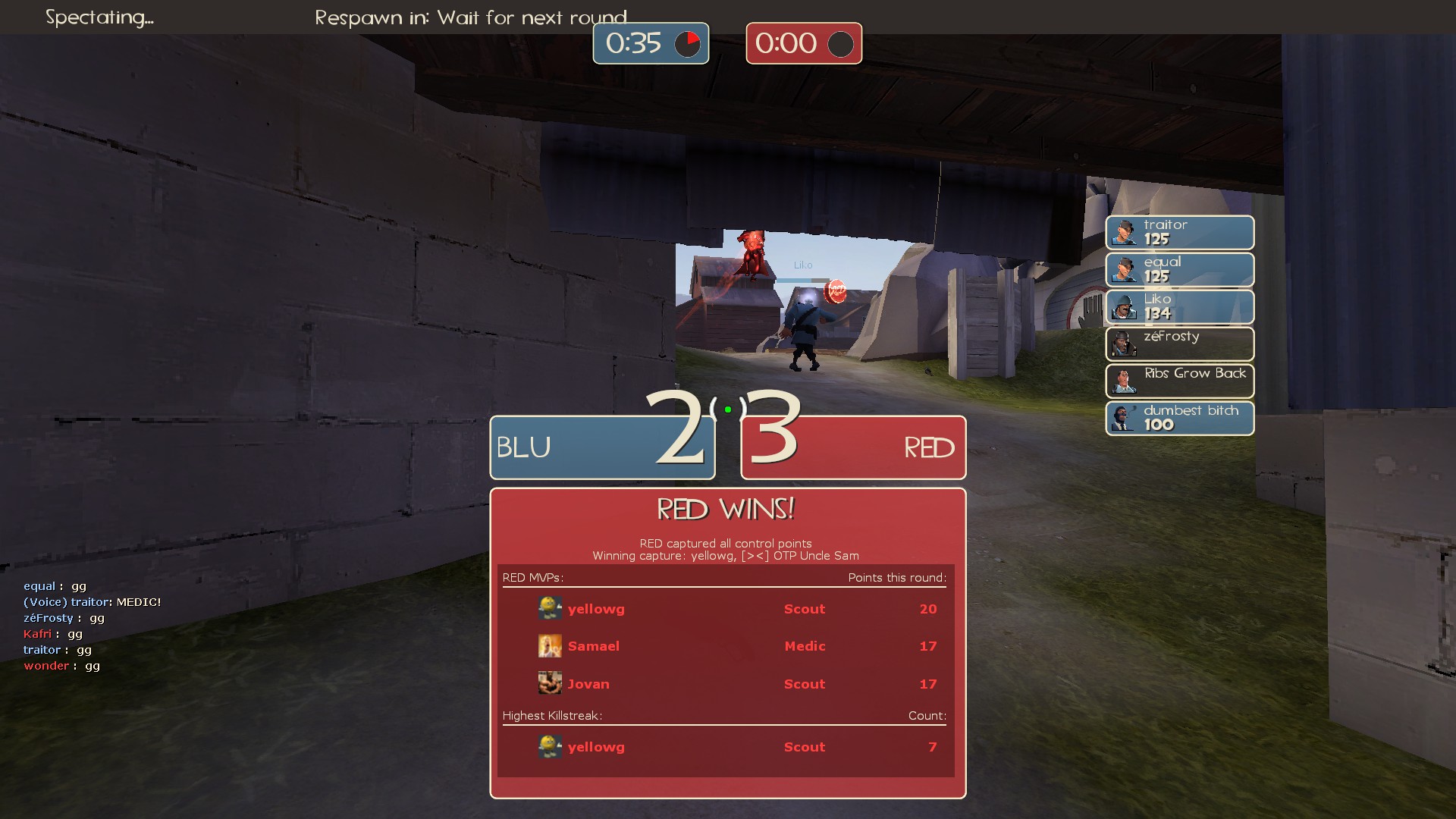Choose equal's spectator player panel
The width and height of the screenshot is (1456, 819).
(x=1179, y=269)
